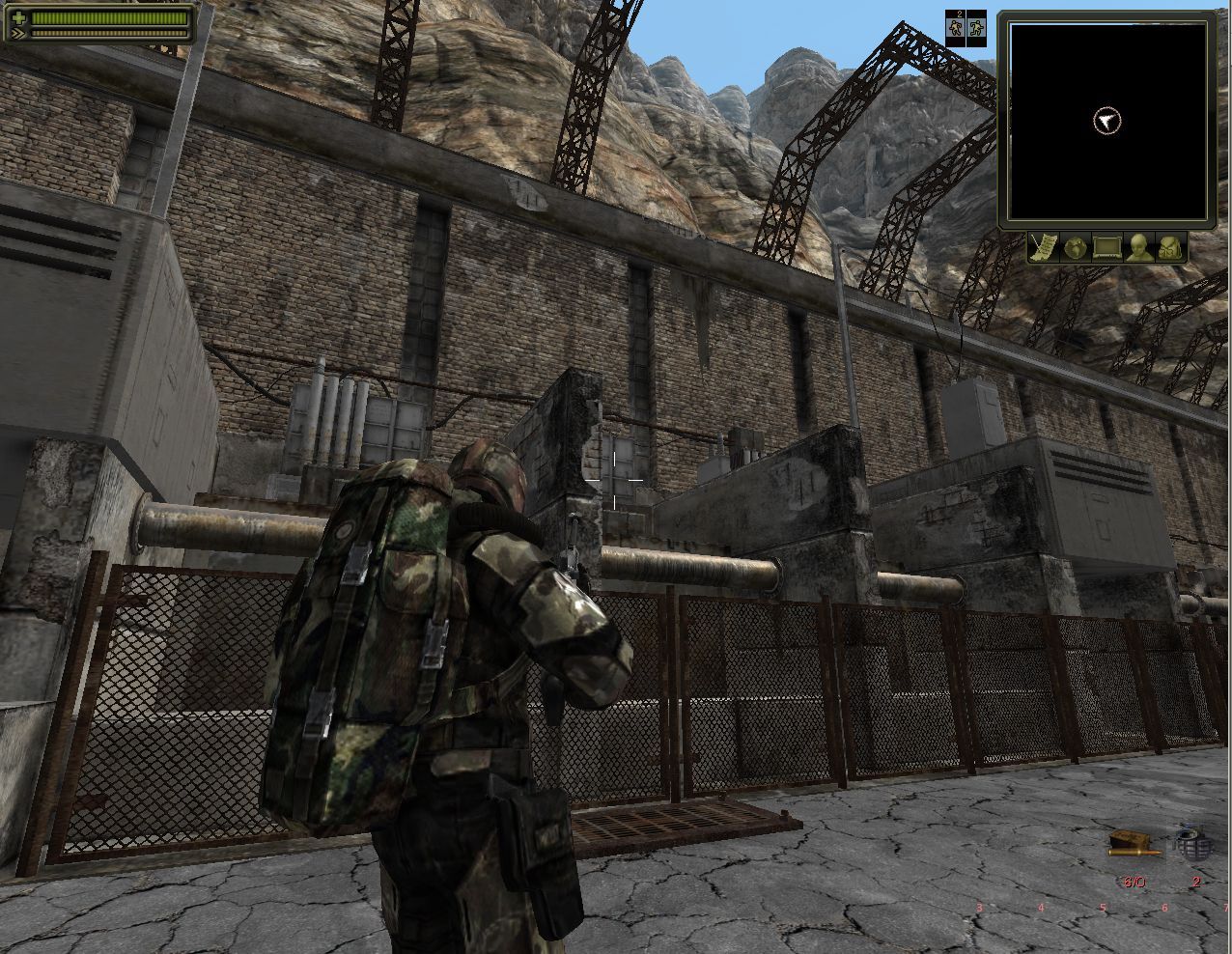The height and width of the screenshot is (954, 1232).
Task: Open the backpack inventory icon
Action: [x=1171, y=248]
